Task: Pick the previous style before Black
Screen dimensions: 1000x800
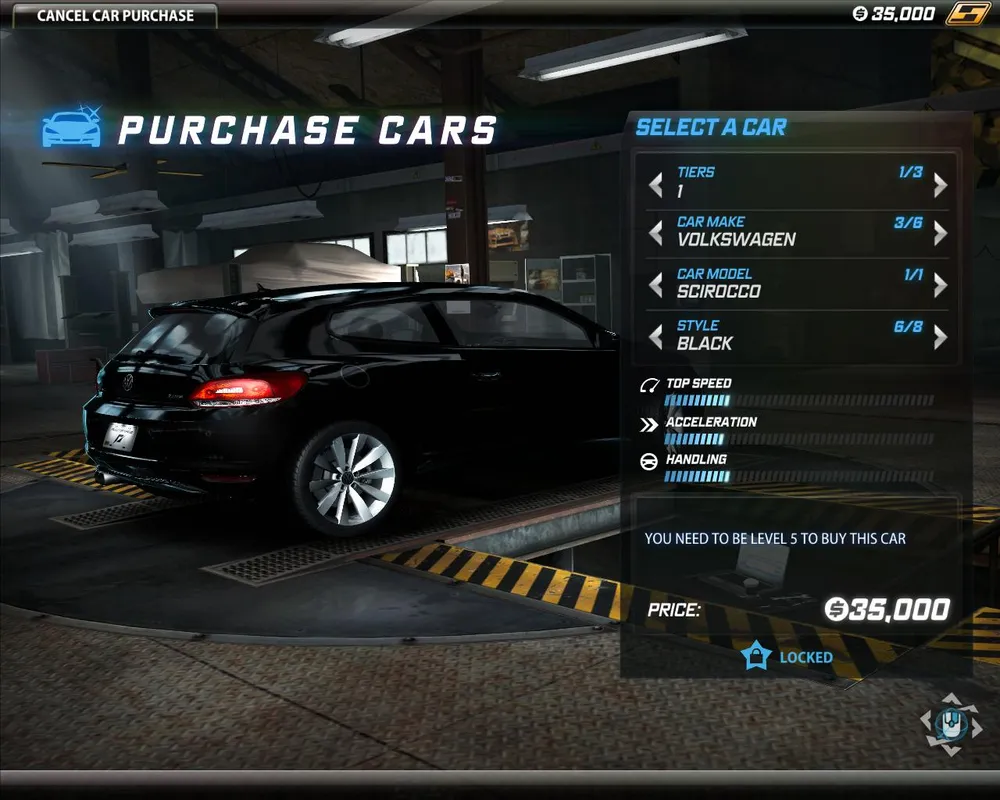Action: click(656, 337)
